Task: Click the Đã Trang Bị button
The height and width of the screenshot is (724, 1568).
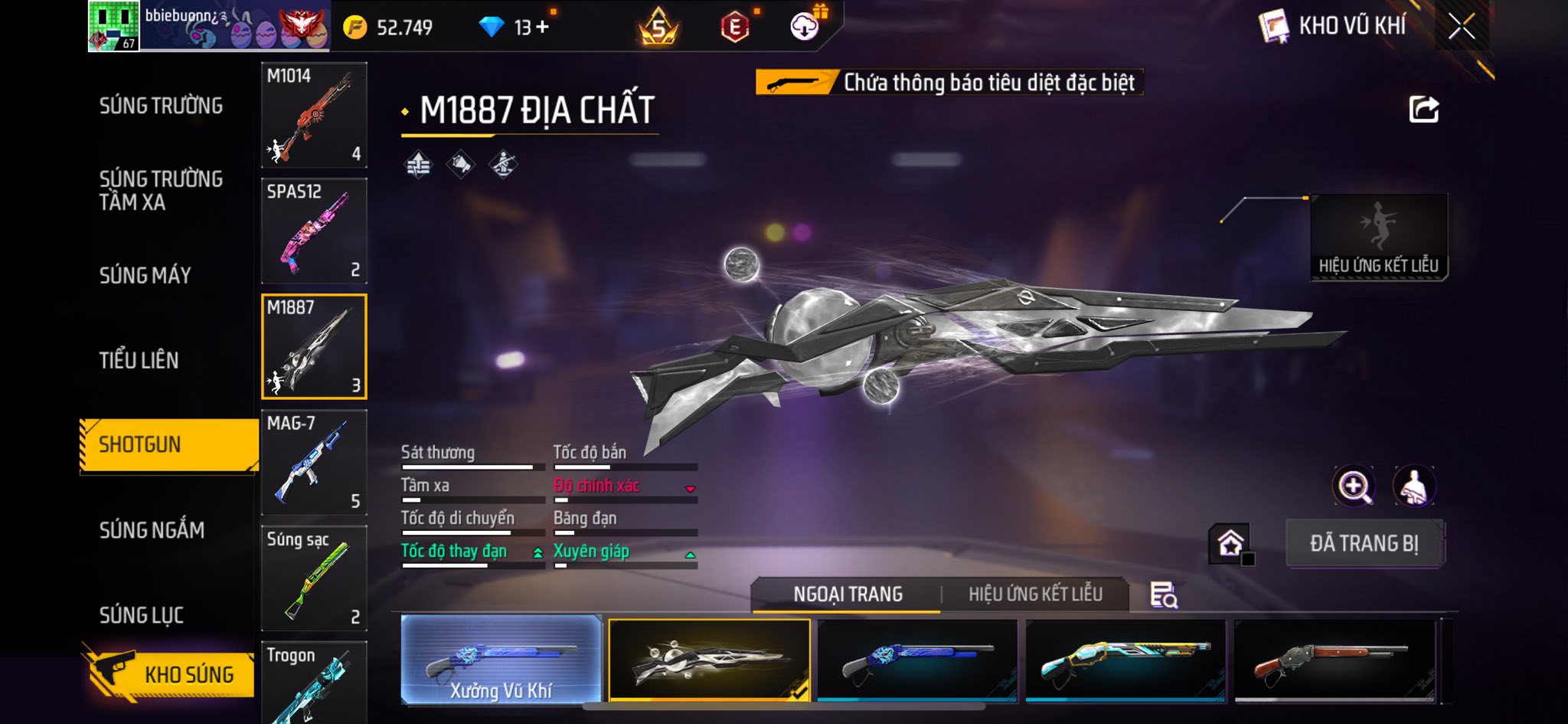Action: point(1364,543)
